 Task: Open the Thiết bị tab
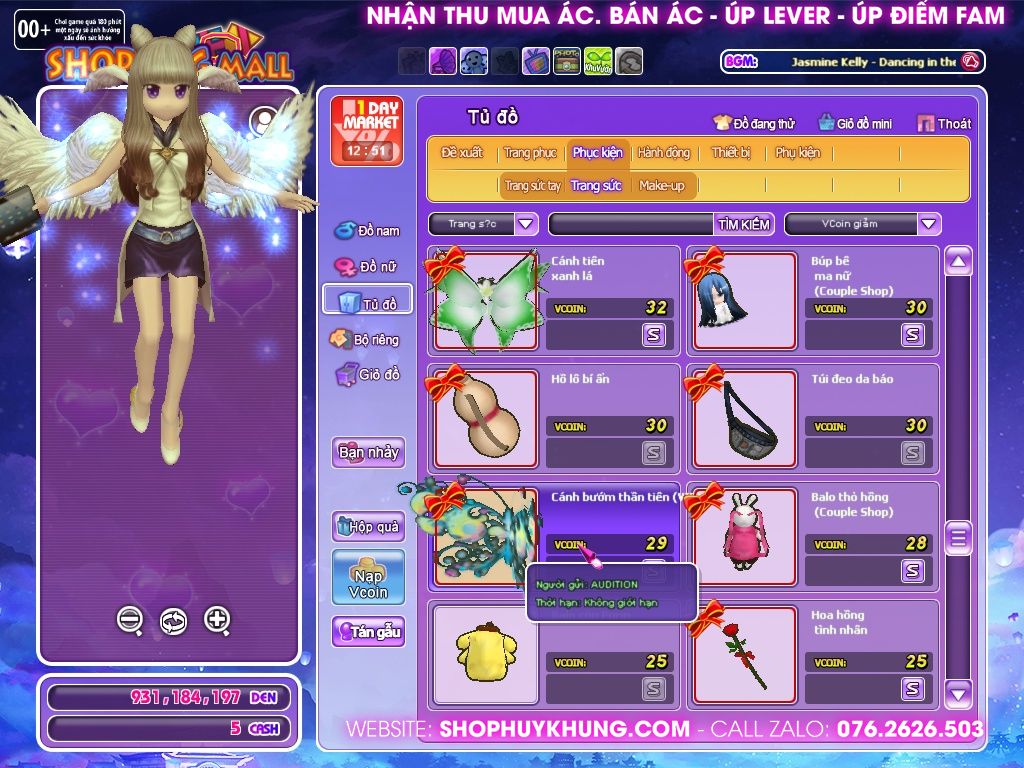[731, 153]
